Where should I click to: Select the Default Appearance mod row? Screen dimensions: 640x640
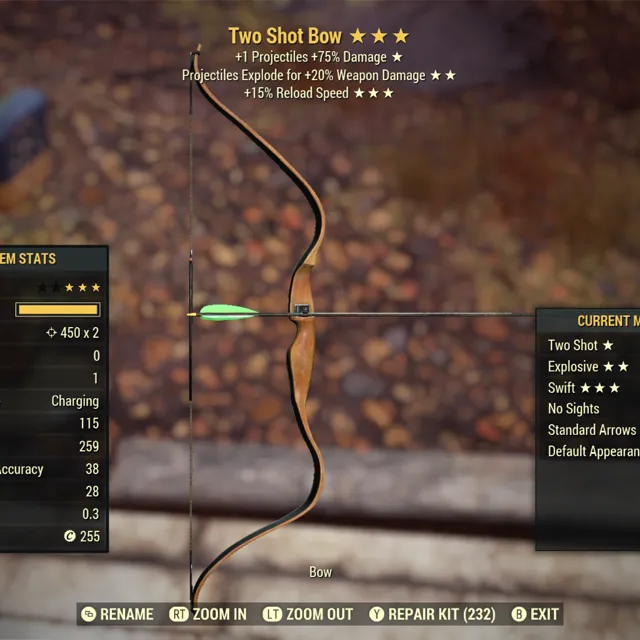(x=592, y=451)
